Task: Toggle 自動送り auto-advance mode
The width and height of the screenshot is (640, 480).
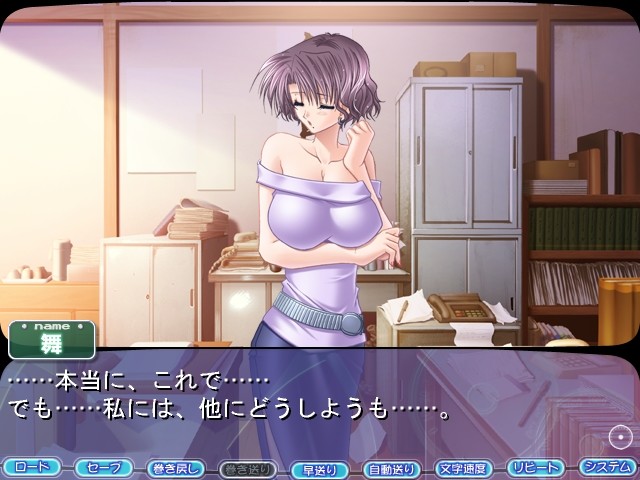Action: pos(392,467)
